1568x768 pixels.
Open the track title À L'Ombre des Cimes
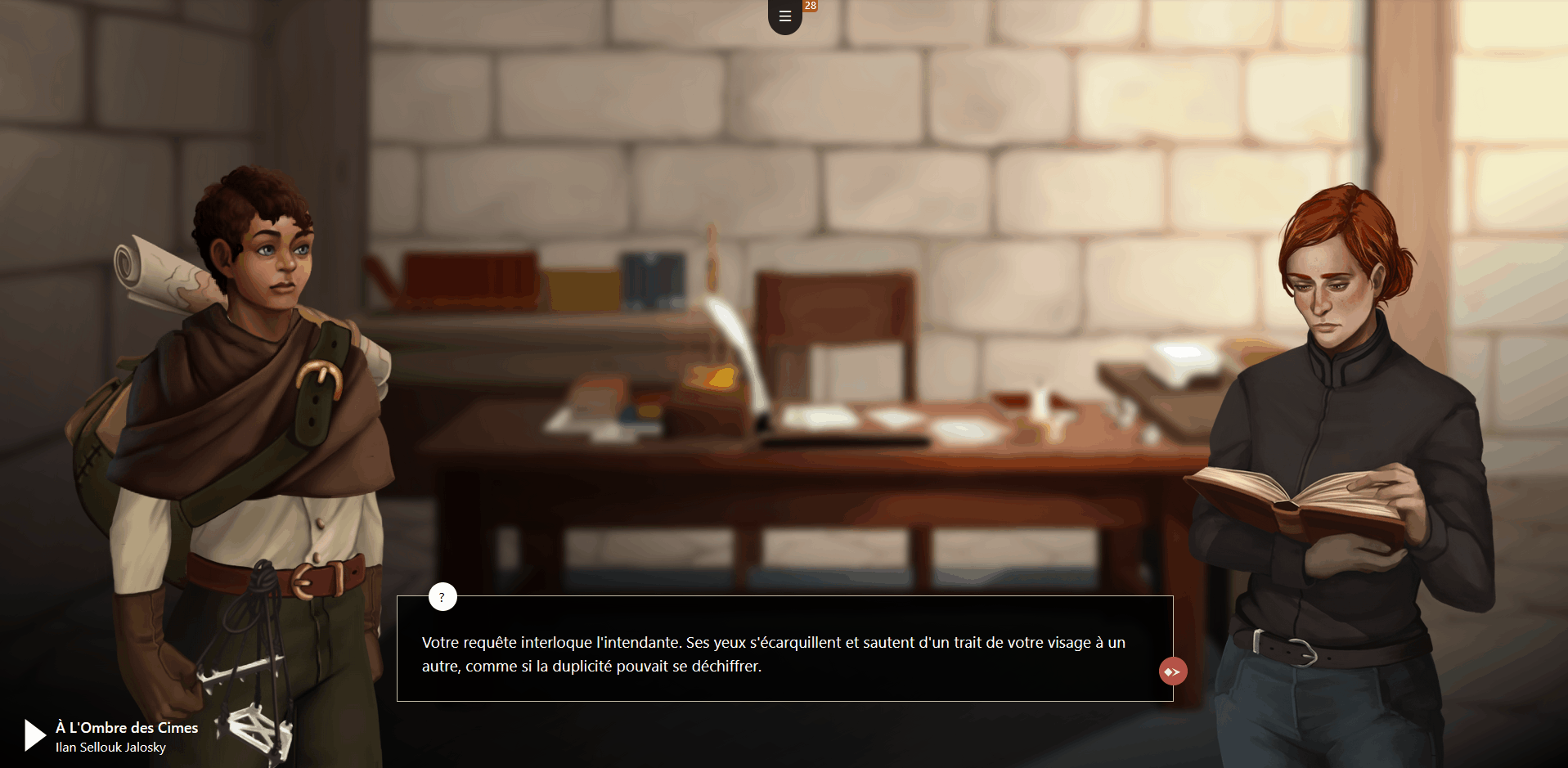tap(127, 727)
